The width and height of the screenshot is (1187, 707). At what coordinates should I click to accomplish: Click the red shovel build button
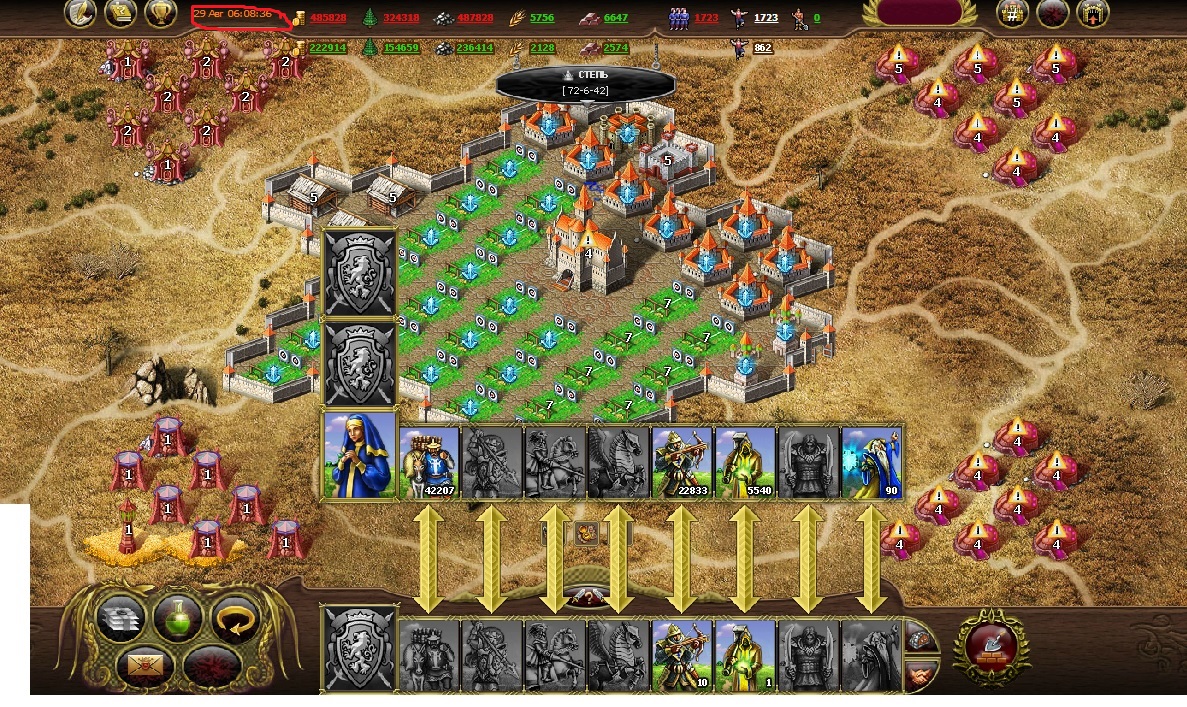[991, 643]
